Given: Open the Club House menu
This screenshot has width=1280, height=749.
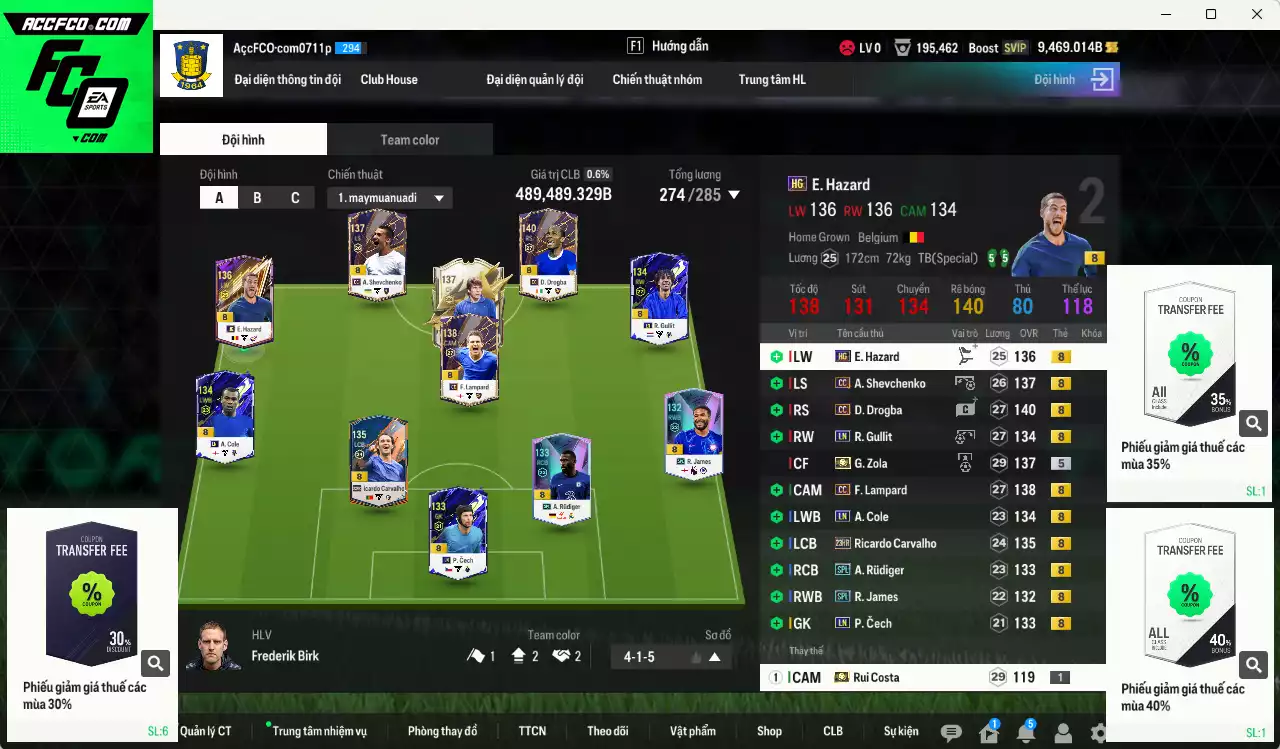Looking at the screenshot, I should (389, 79).
